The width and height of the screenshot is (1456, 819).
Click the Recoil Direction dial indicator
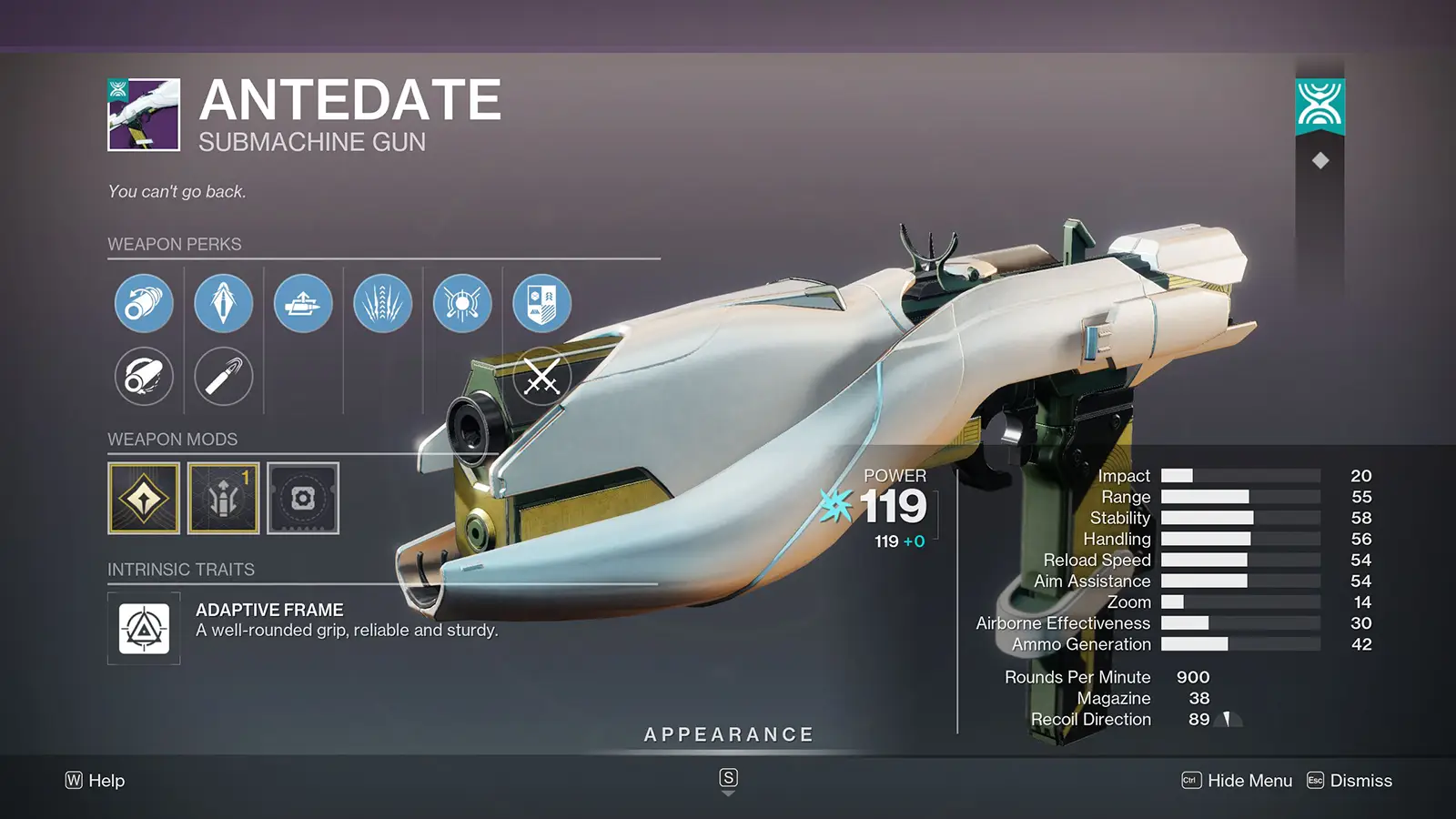1230,719
